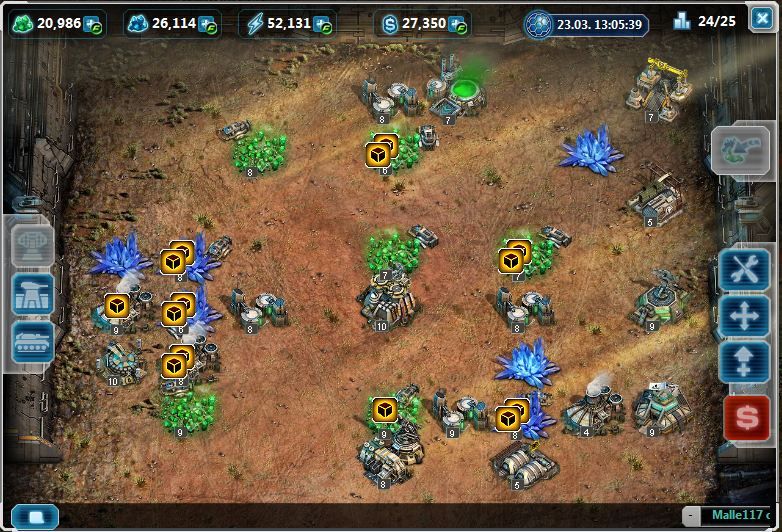This screenshot has height=532, width=782.
Task: Open the chat toggle at the bottom-left
Action: [35, 517]
